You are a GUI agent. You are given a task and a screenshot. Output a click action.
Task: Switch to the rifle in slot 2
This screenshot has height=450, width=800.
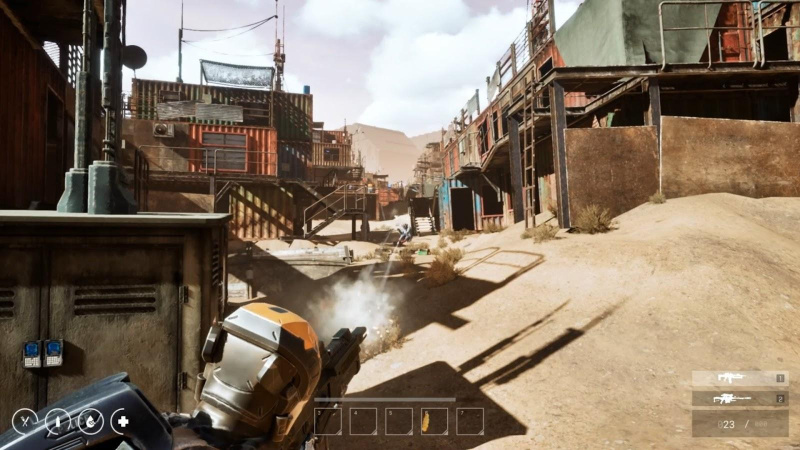pyautogui.click(x=739, y=398)
